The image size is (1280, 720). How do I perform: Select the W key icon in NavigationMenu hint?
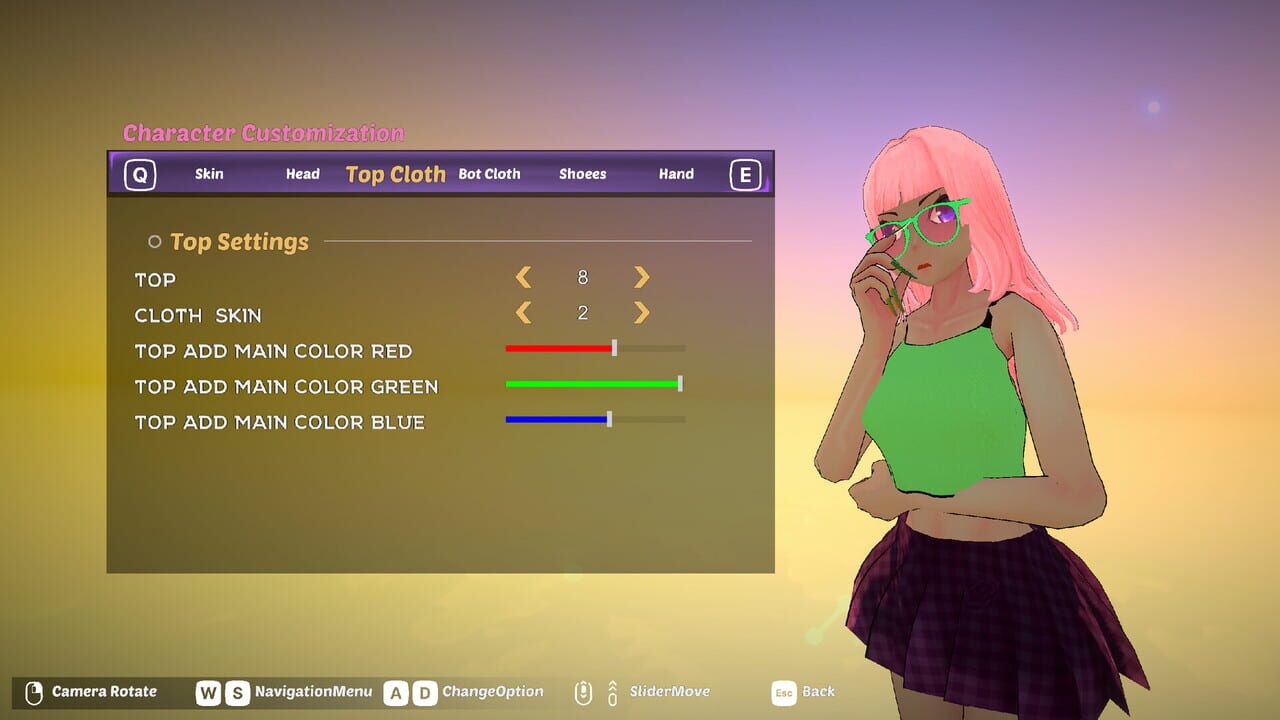pyautogui.click(x=208, y=691)
